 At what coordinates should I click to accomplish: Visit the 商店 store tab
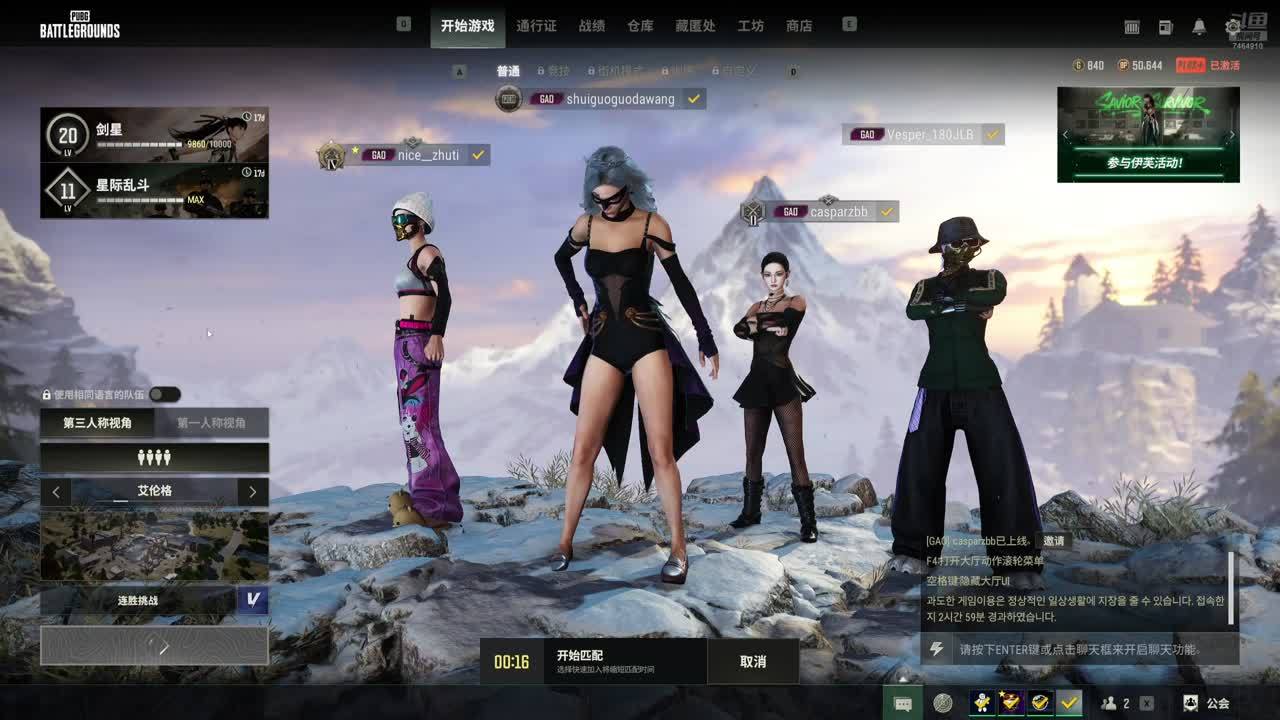point(799,26)
